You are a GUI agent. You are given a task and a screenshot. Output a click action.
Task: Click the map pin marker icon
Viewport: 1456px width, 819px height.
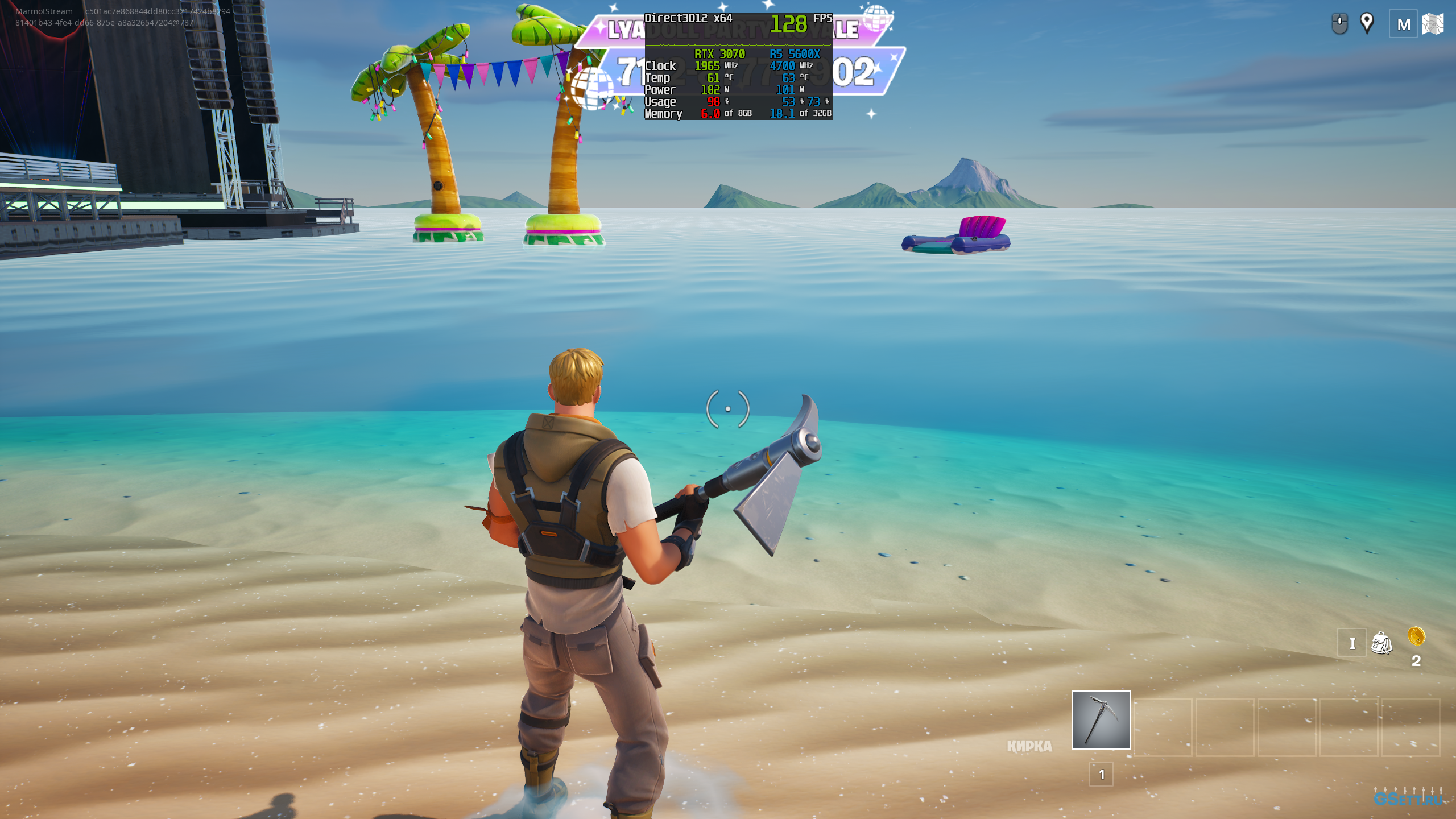click(x=1367, y=23)
